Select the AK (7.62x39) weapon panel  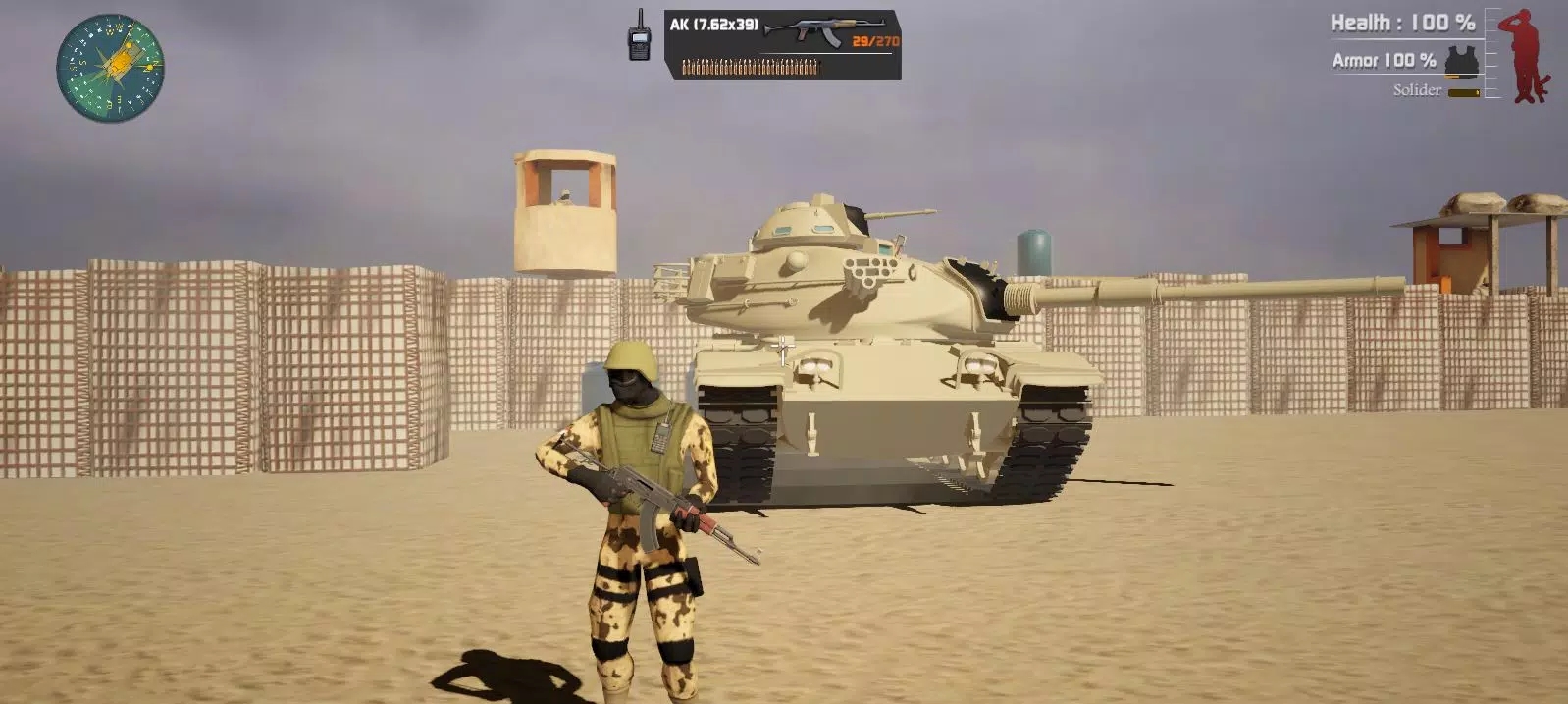(782, 44)
